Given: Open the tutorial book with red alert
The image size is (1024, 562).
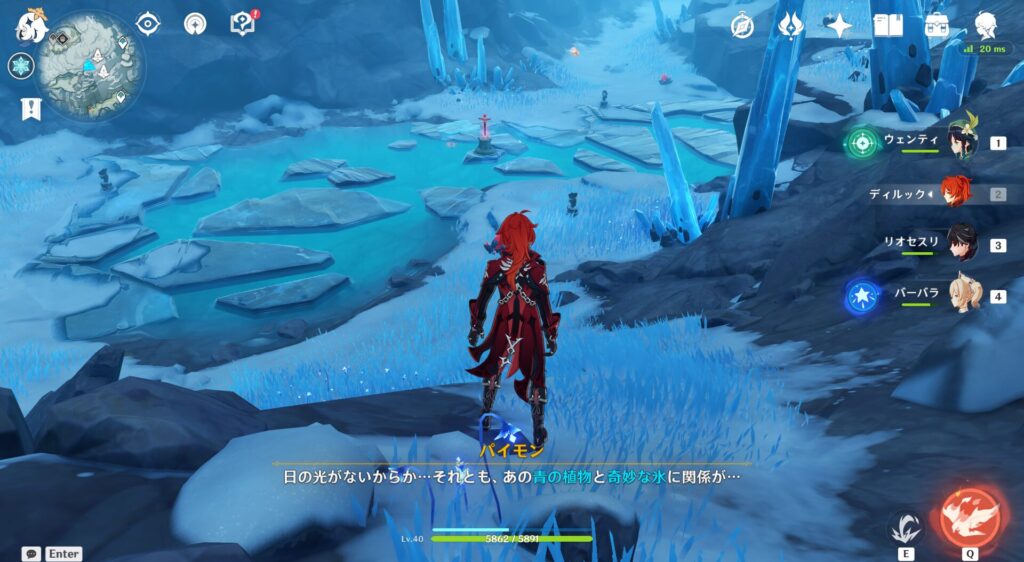Looking at the screenshot, I should [x=243, y=23].
